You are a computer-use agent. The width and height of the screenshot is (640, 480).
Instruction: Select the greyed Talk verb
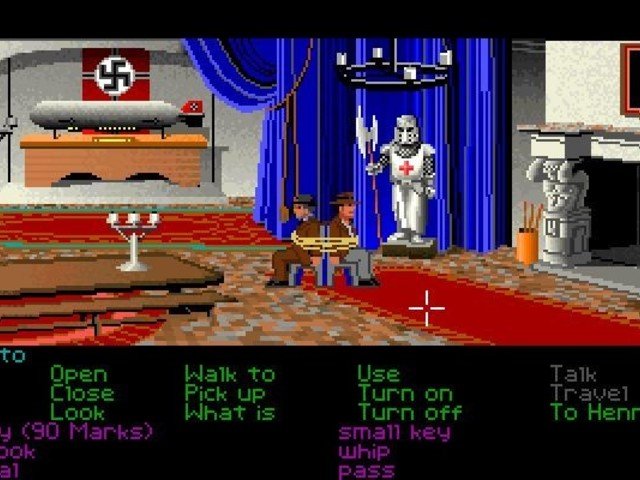click(576, 375)
